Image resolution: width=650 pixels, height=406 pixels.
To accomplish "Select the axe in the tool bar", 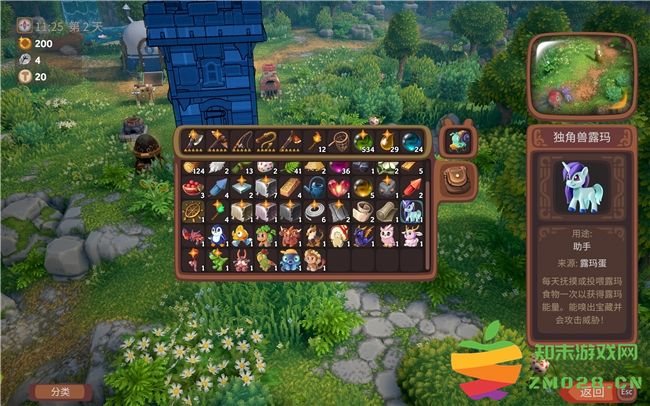I will 193,140.
